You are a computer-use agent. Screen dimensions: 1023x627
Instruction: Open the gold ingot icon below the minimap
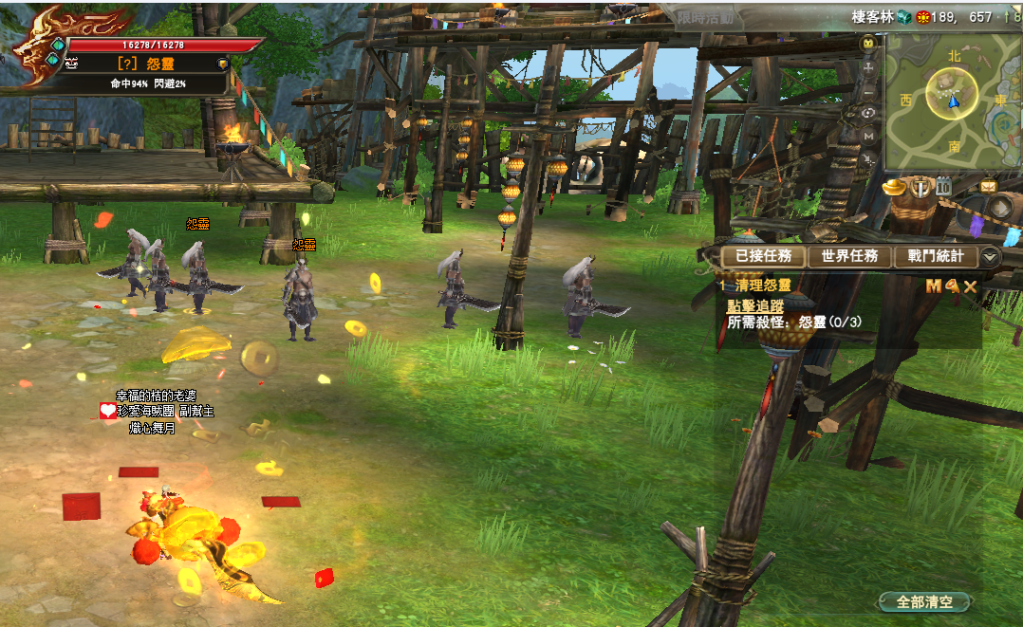coord(893,187)
